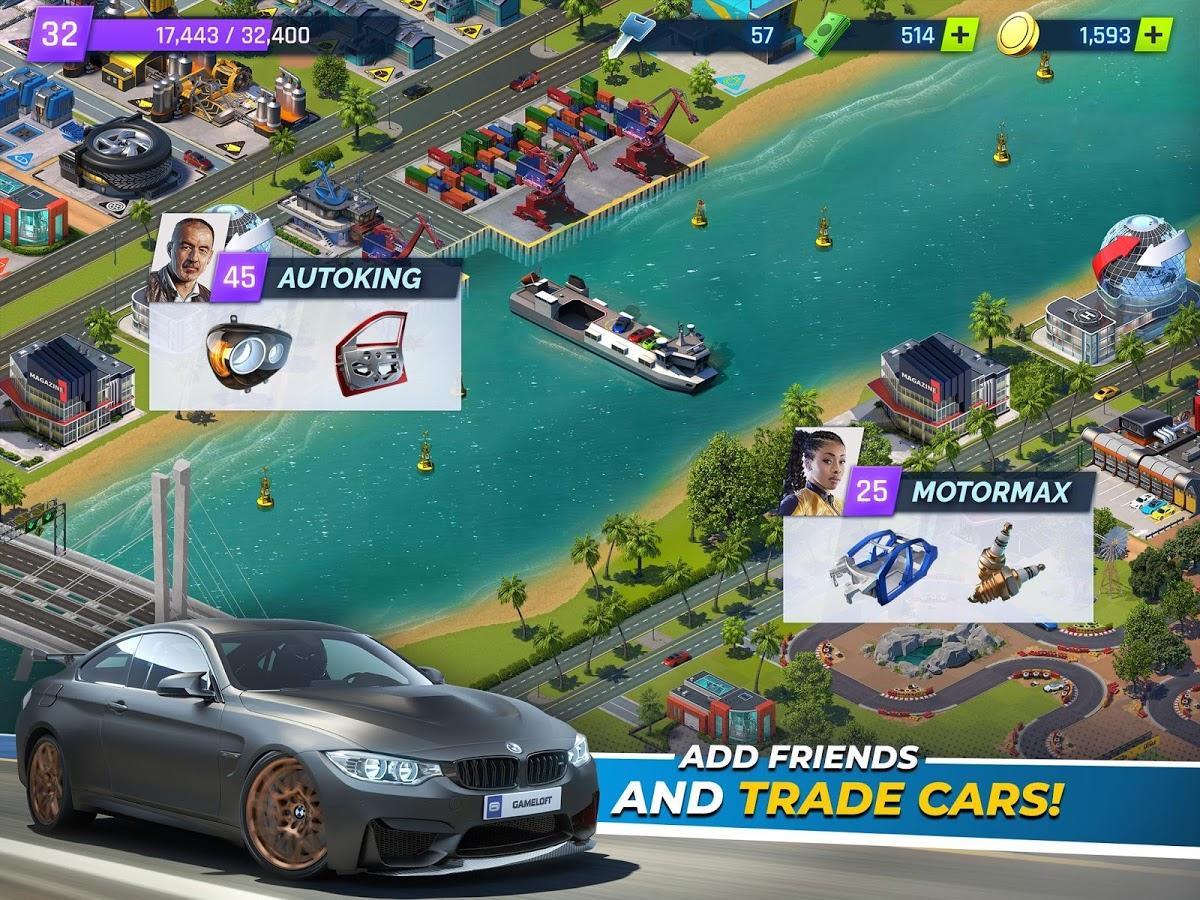Add cash with the green plus button
The image size is (1200, 900).
pos(959,35)
